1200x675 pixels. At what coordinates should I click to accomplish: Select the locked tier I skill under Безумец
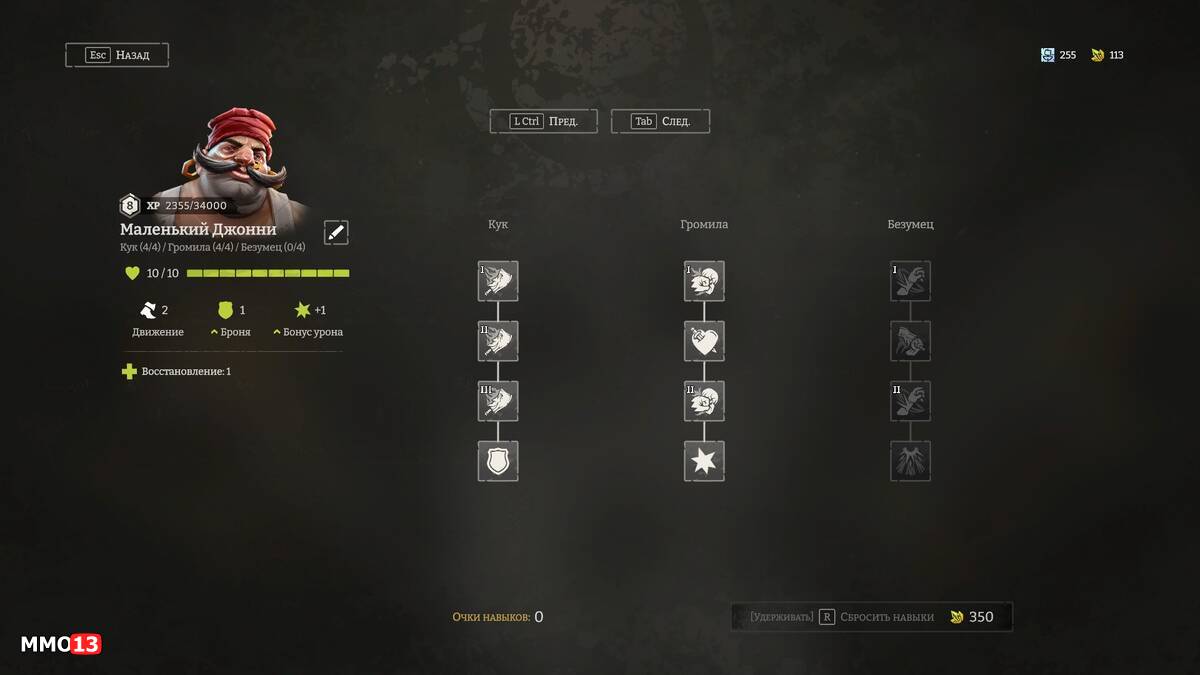point(910,281)
